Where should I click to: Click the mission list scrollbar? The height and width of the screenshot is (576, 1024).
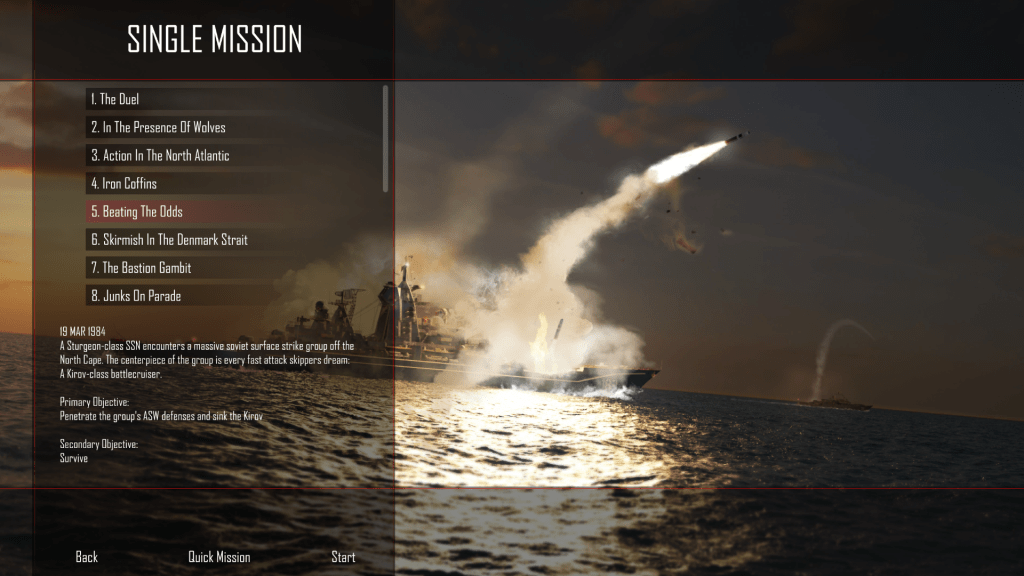386,138
